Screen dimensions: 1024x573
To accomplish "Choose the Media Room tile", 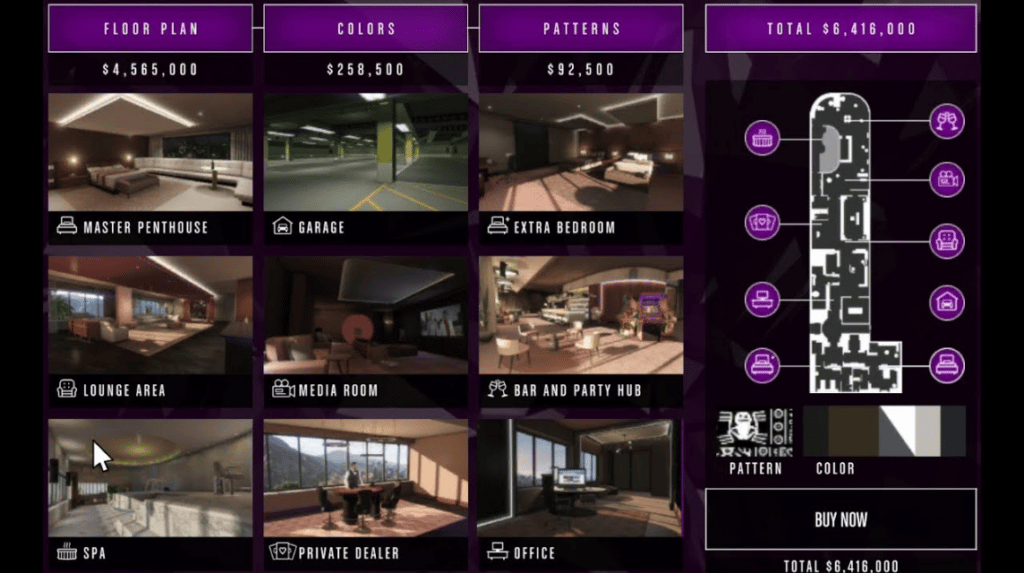I will tap(366, 329).
